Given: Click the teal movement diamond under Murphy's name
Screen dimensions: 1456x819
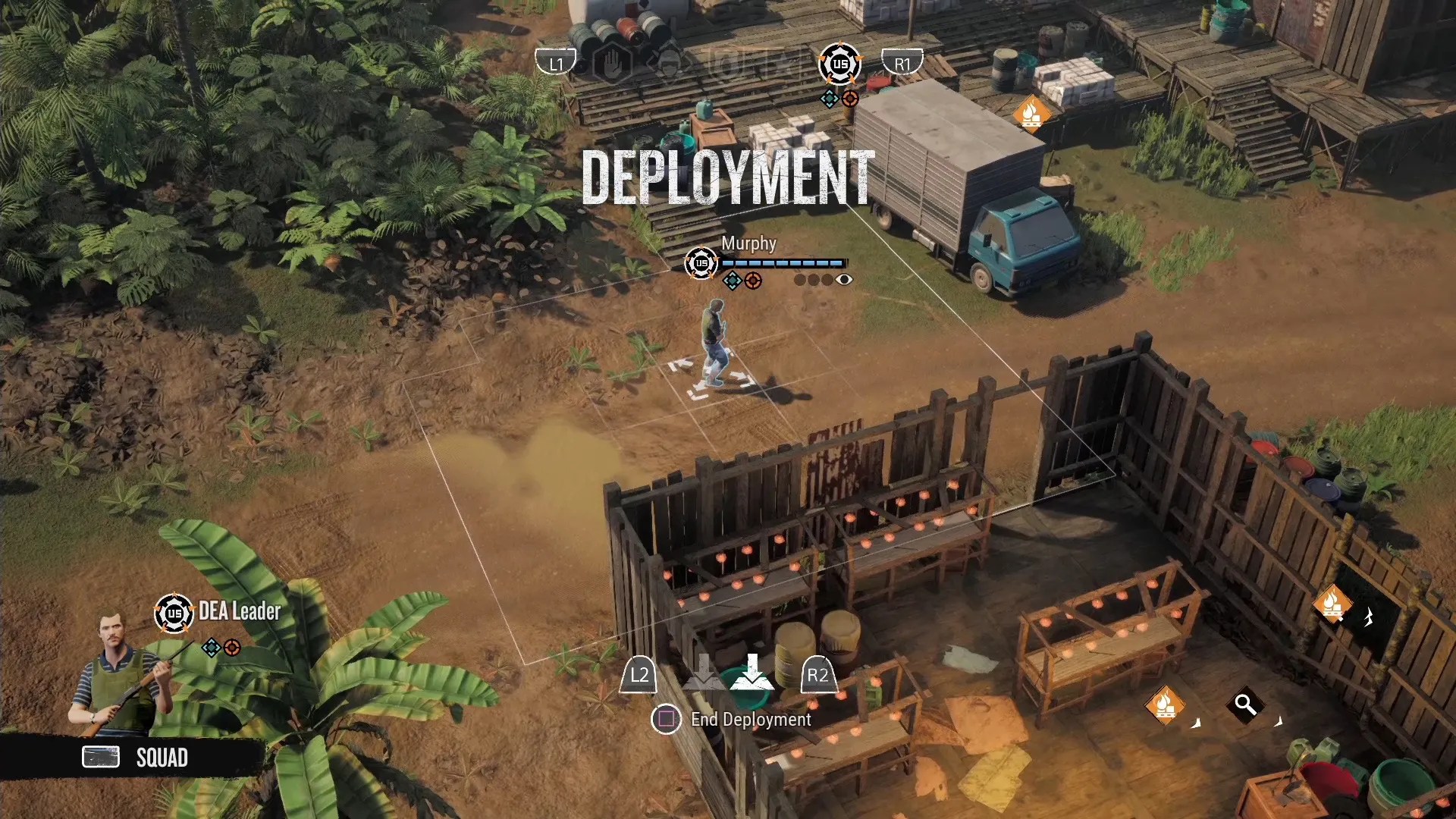Looking at the screenshot, I should [732, 280].
